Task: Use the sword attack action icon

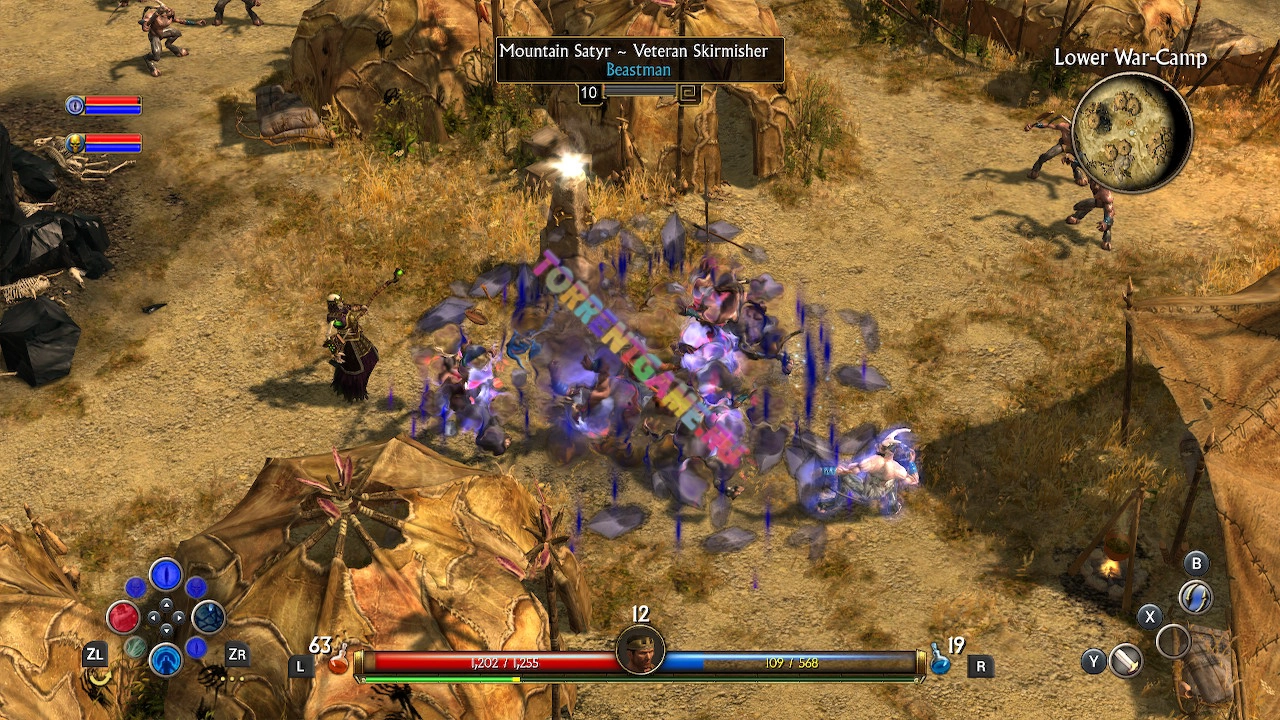Action: click(x=1126, y=661)
